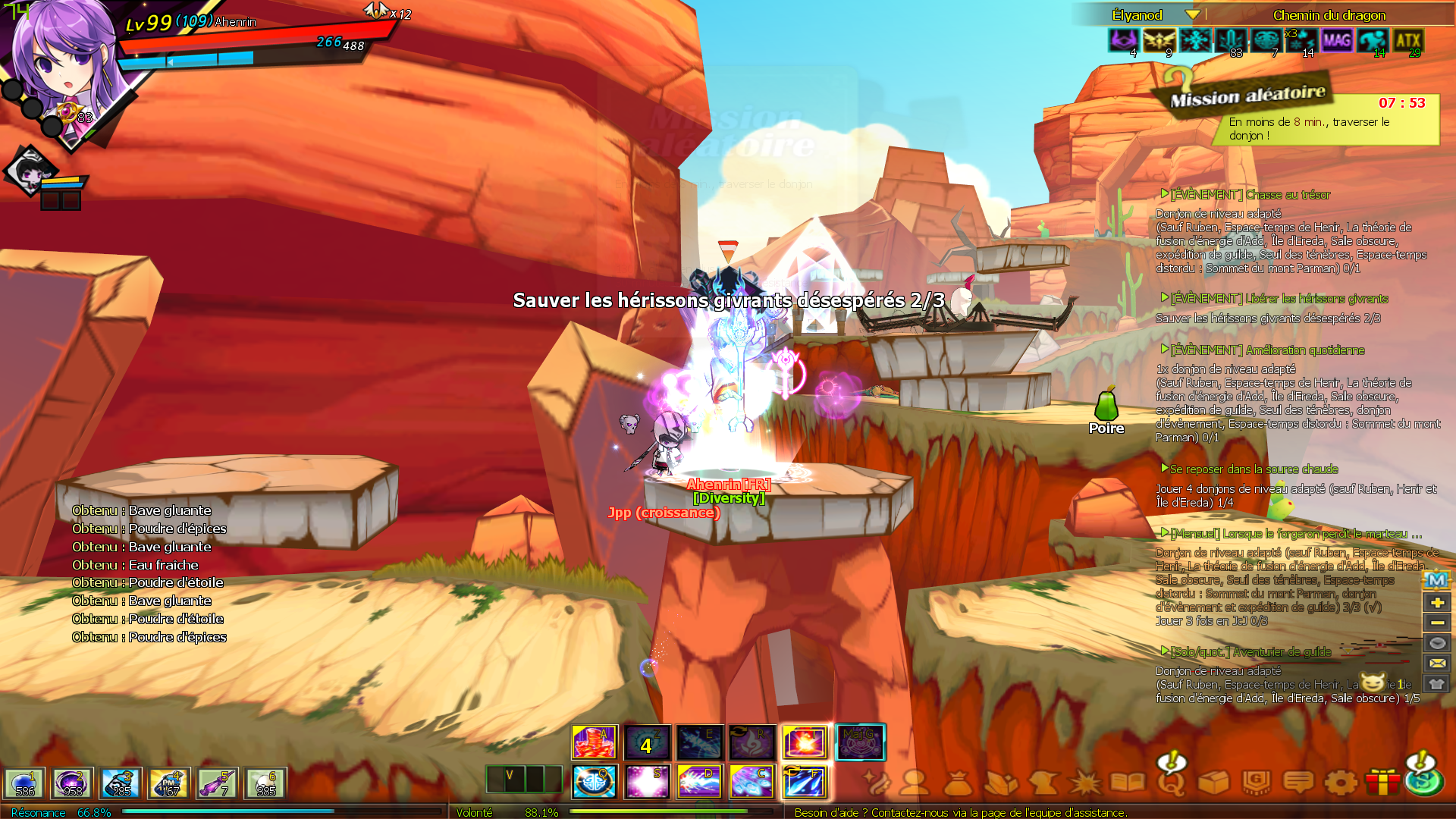This screenshot has width=1456, height=819.
Task: Open the guild shield icon
Action: (1257, 782)
